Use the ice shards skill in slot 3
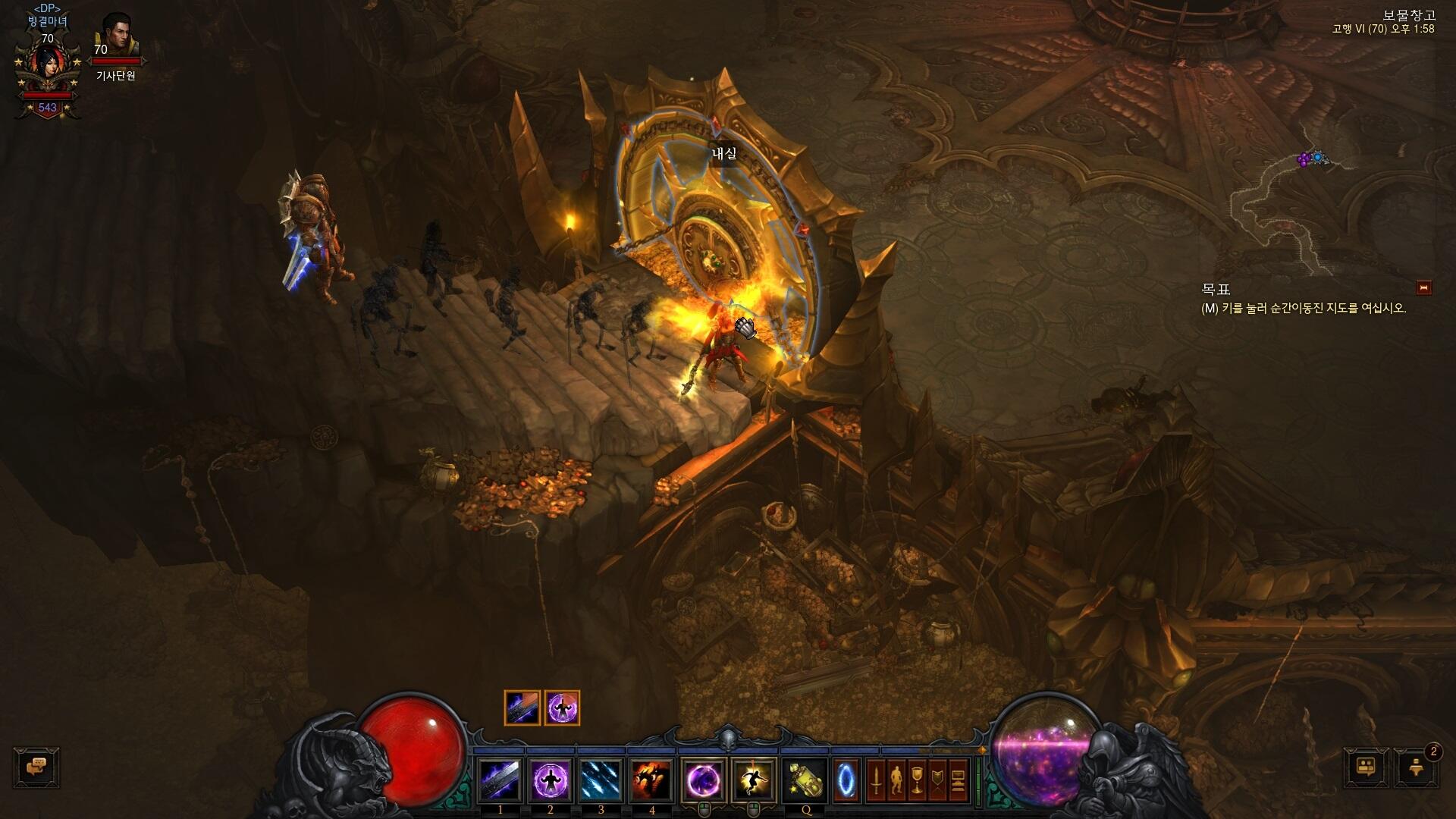Image resolution: width=1456 pixels, height=819 pixels. (x=601, y=780)
